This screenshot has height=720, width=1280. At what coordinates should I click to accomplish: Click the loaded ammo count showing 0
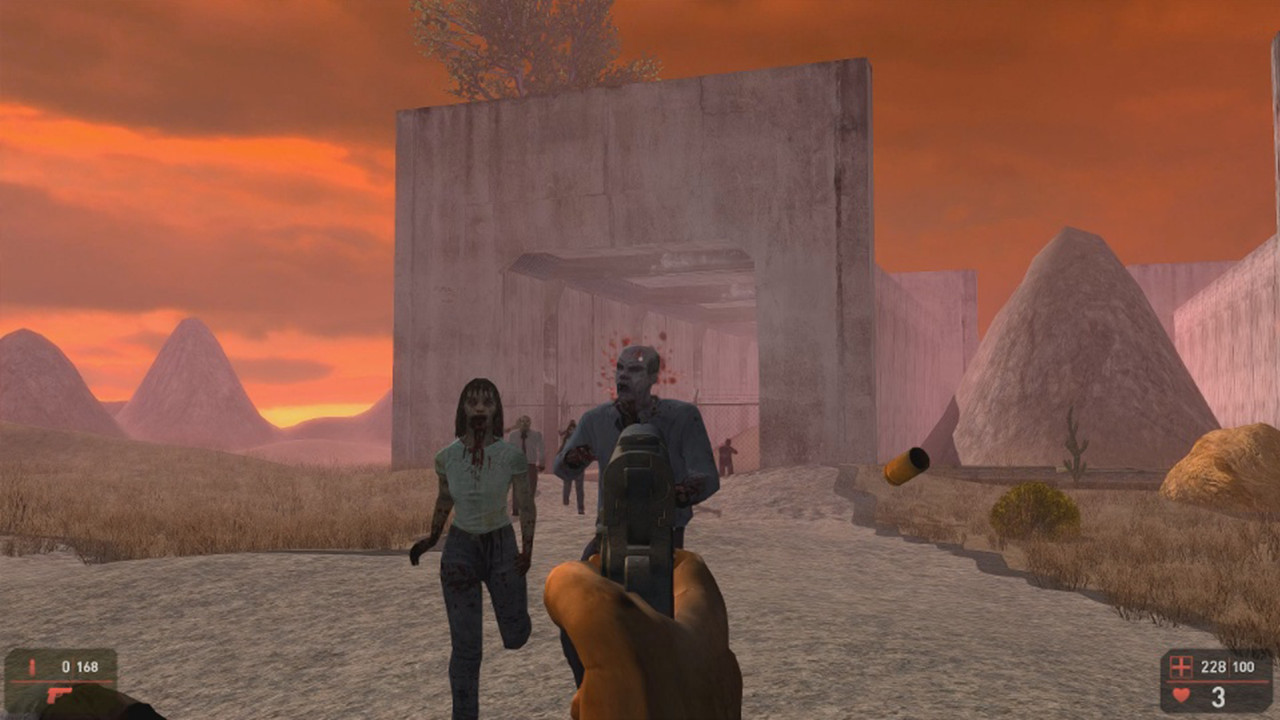[66, 665]
